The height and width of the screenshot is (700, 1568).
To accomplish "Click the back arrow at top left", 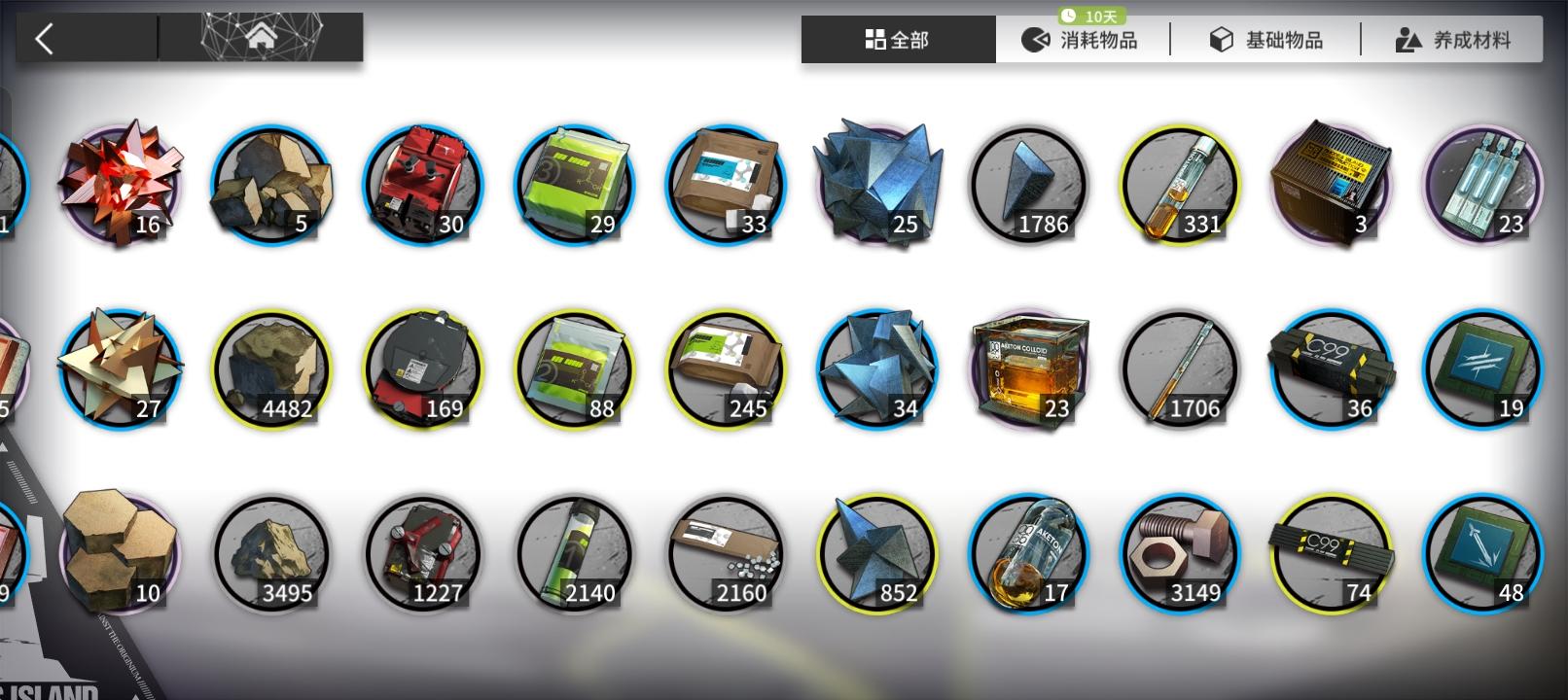I will [x=43, y=35].
